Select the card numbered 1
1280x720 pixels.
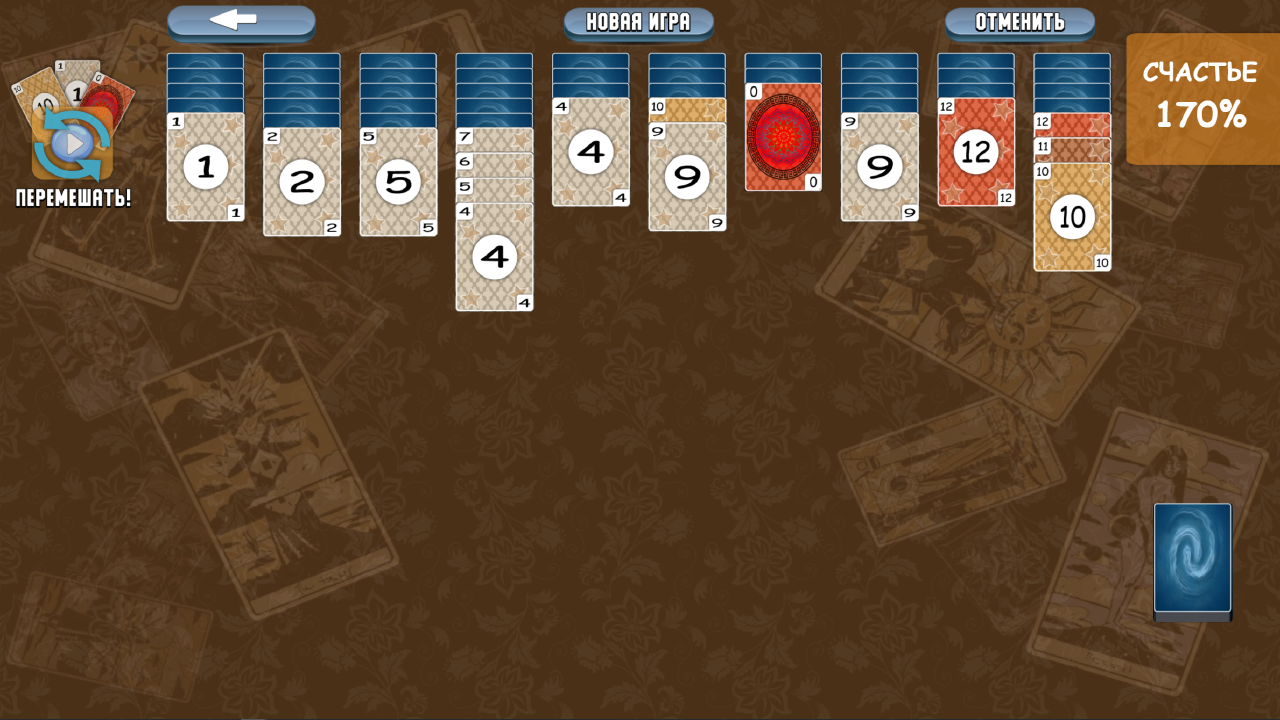click(206, 168)
